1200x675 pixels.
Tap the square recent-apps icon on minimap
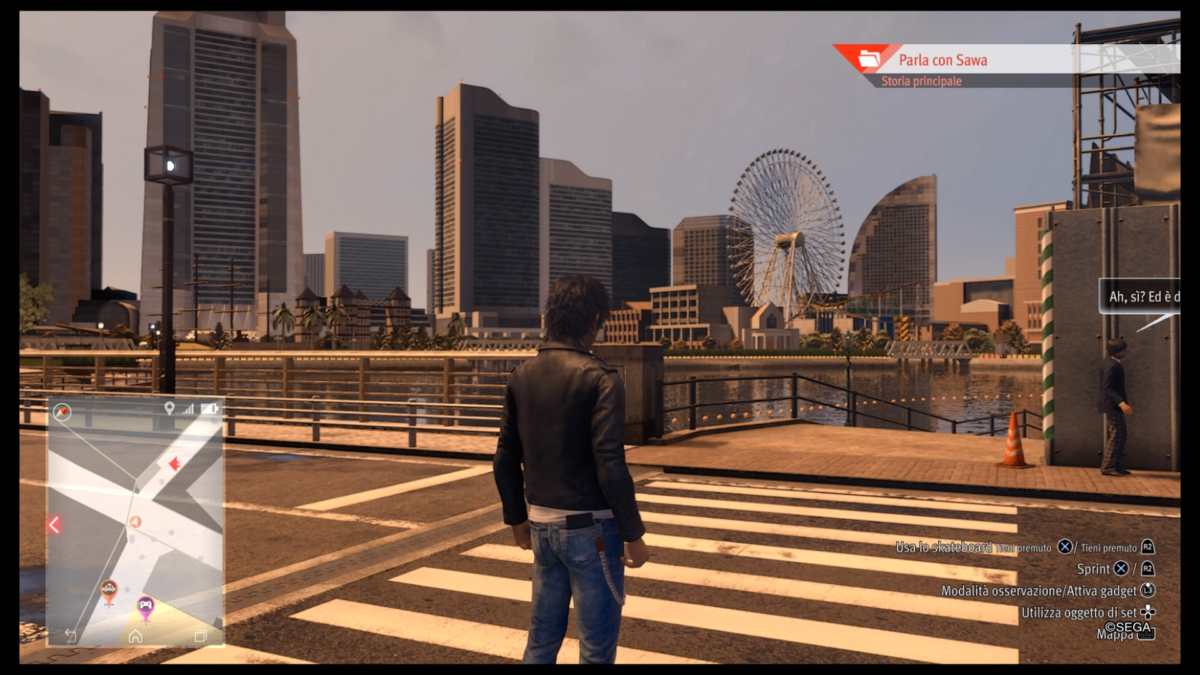[200, 636]
